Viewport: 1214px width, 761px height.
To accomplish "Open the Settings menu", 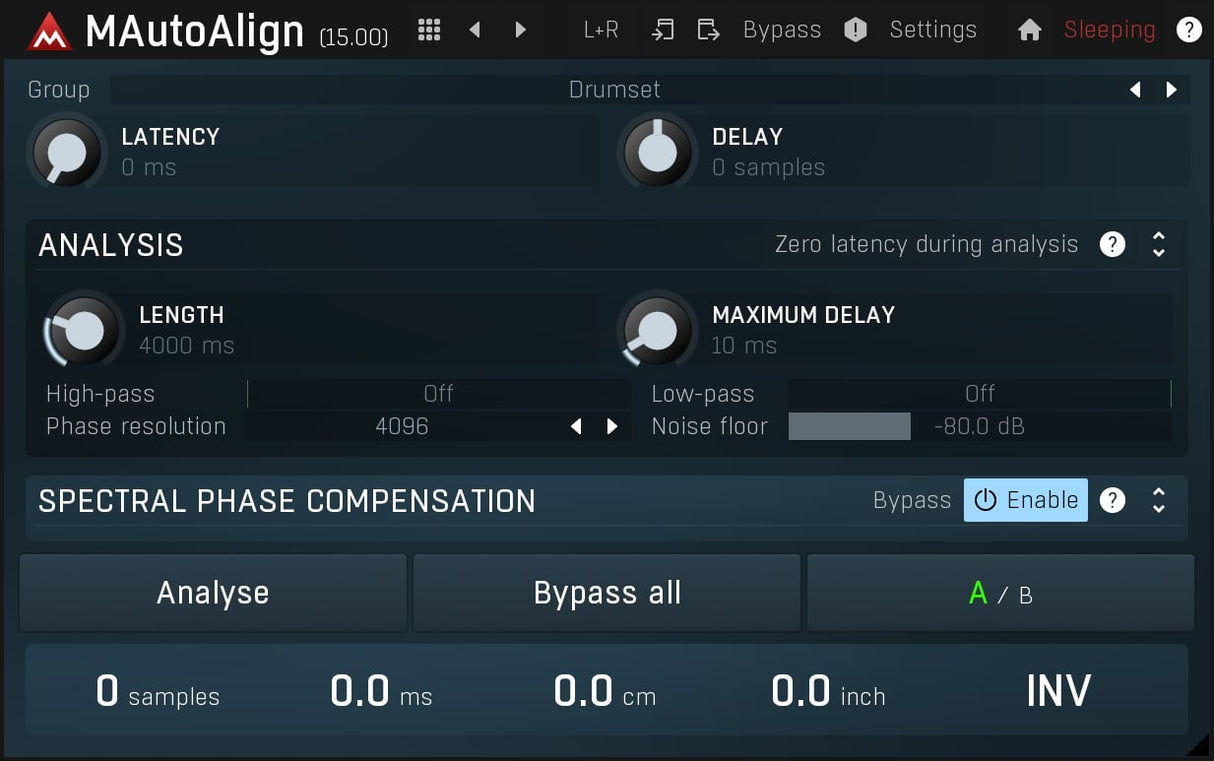I will (x=933, y=30).
